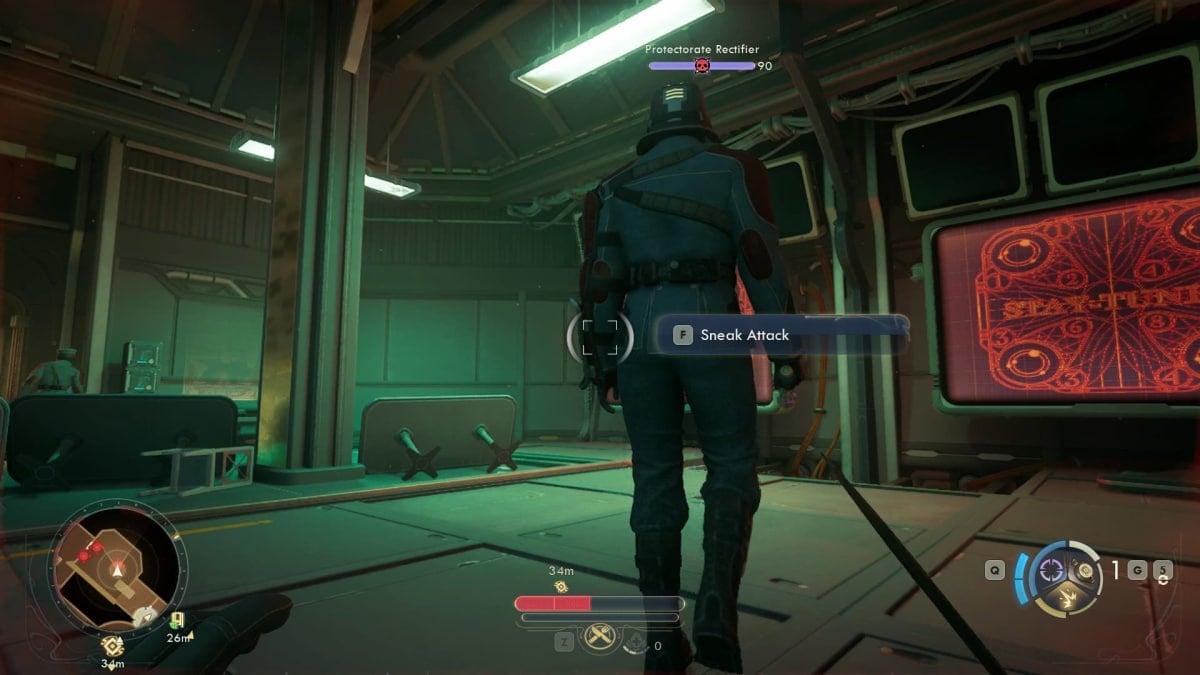Click the gold objective marker above health bar
1200x675 pixels.
[561, 586]
